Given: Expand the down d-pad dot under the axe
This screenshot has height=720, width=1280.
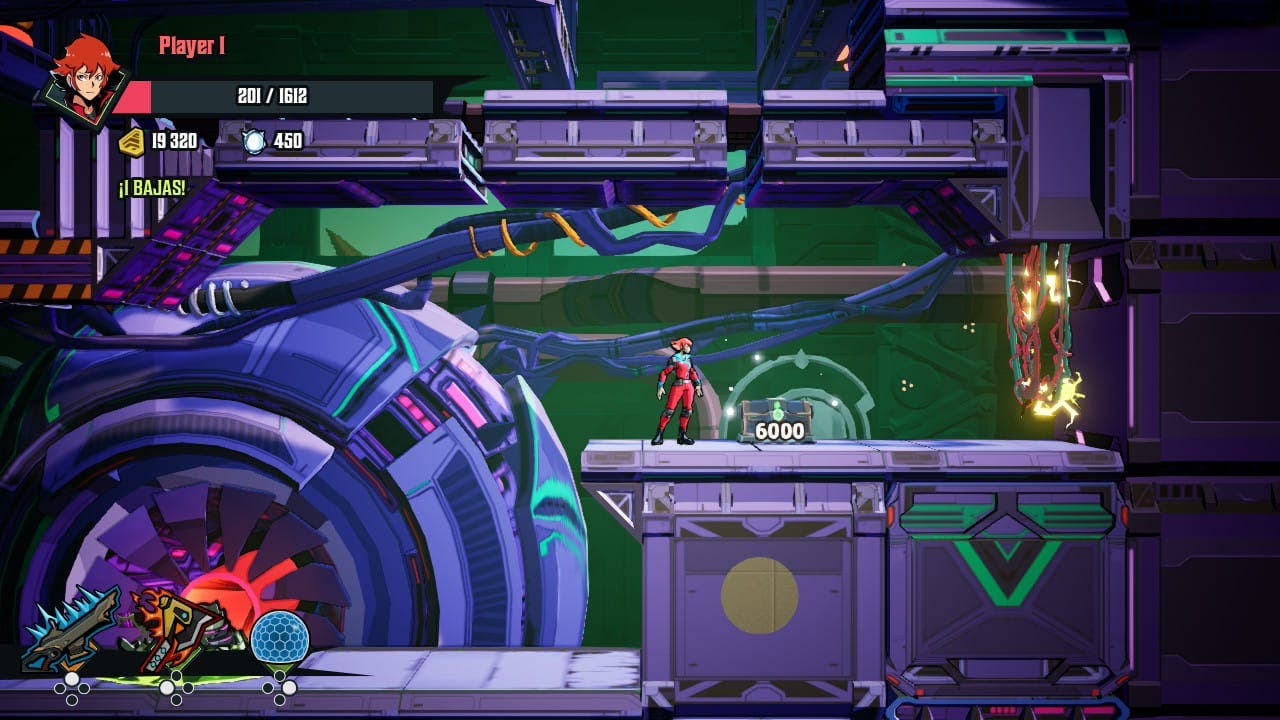Looking at the screenshot, I should (175, 698).
